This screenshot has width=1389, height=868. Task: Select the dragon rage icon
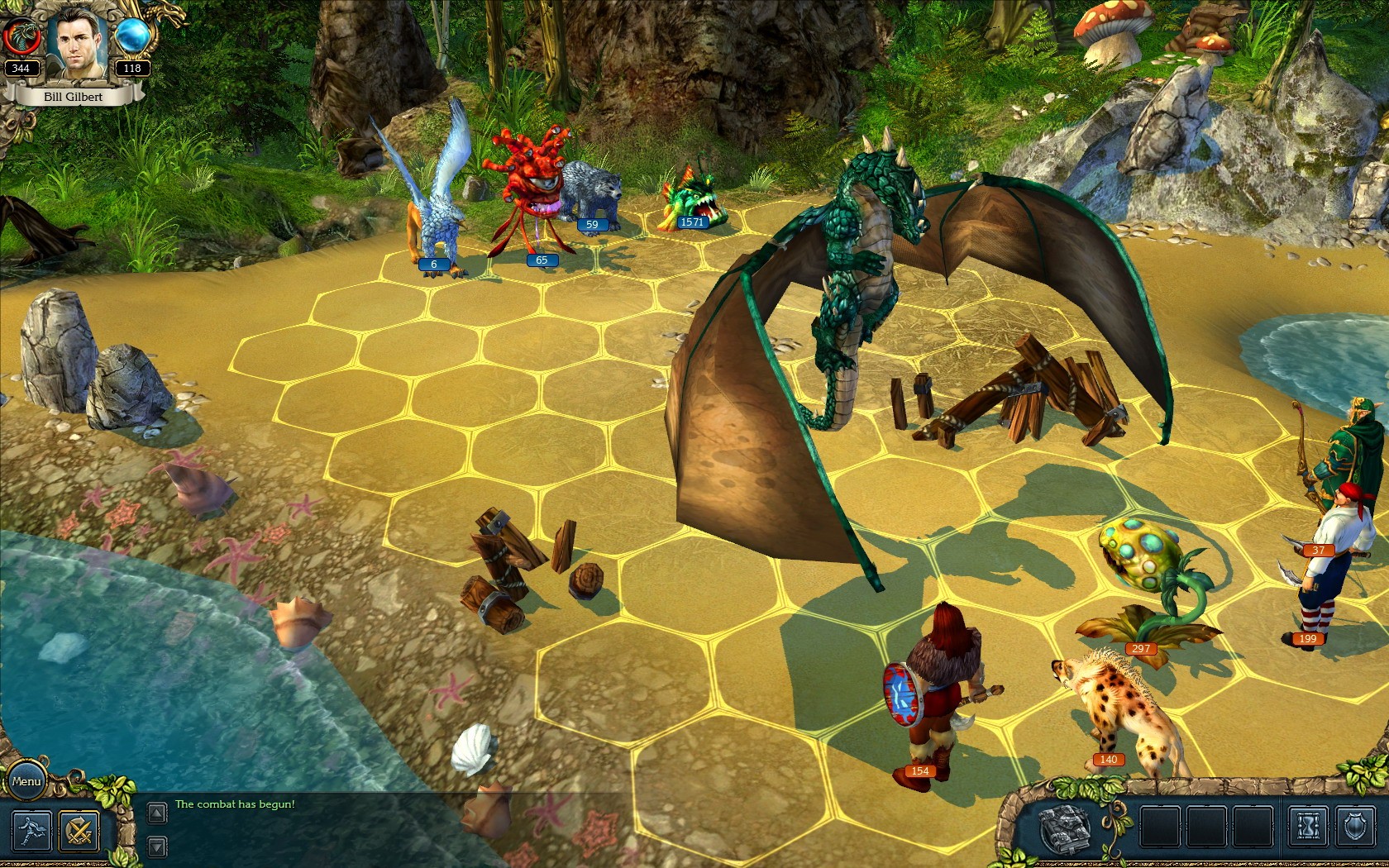[21, 37]
